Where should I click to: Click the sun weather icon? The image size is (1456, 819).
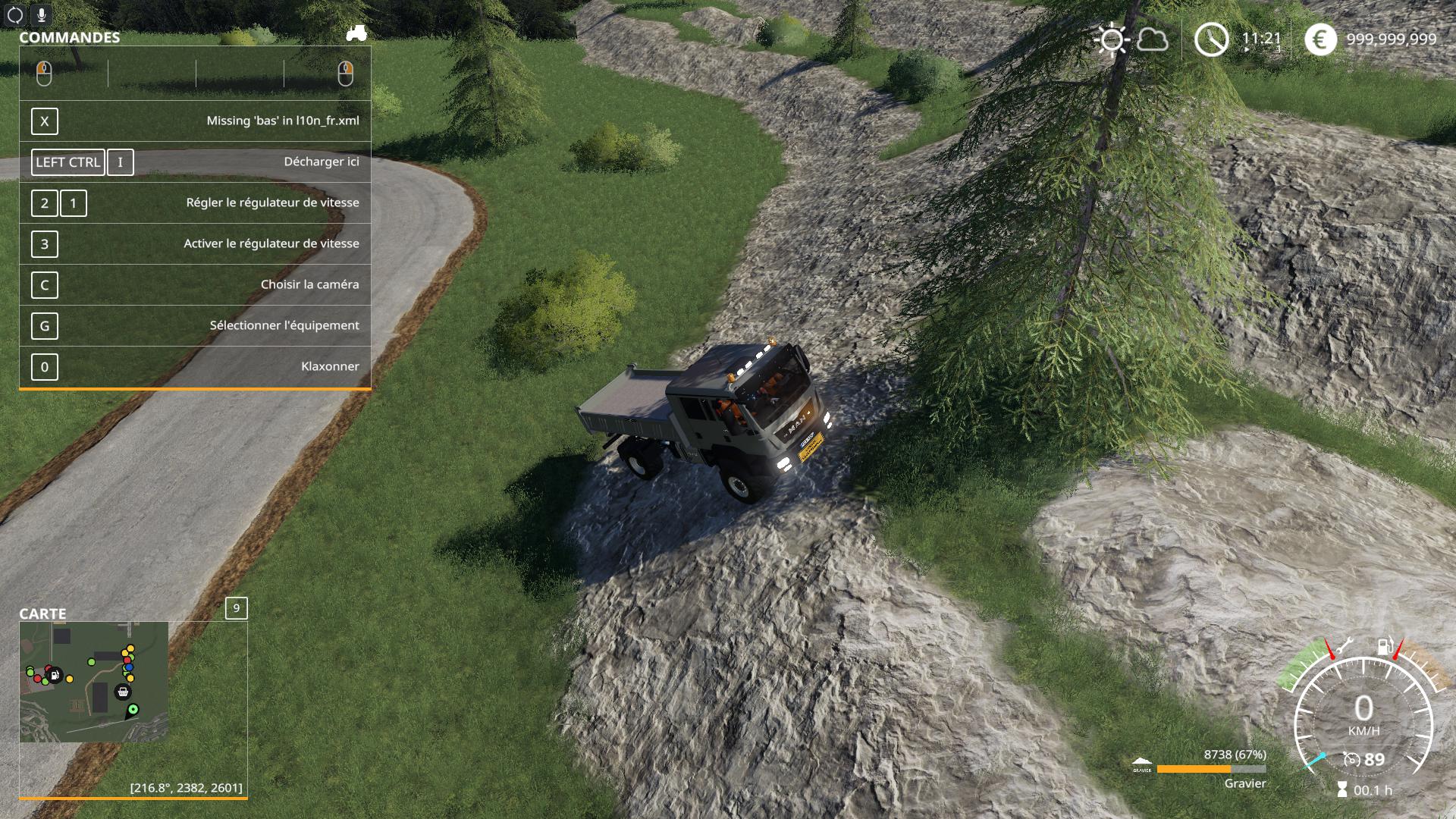point(1112,39)
